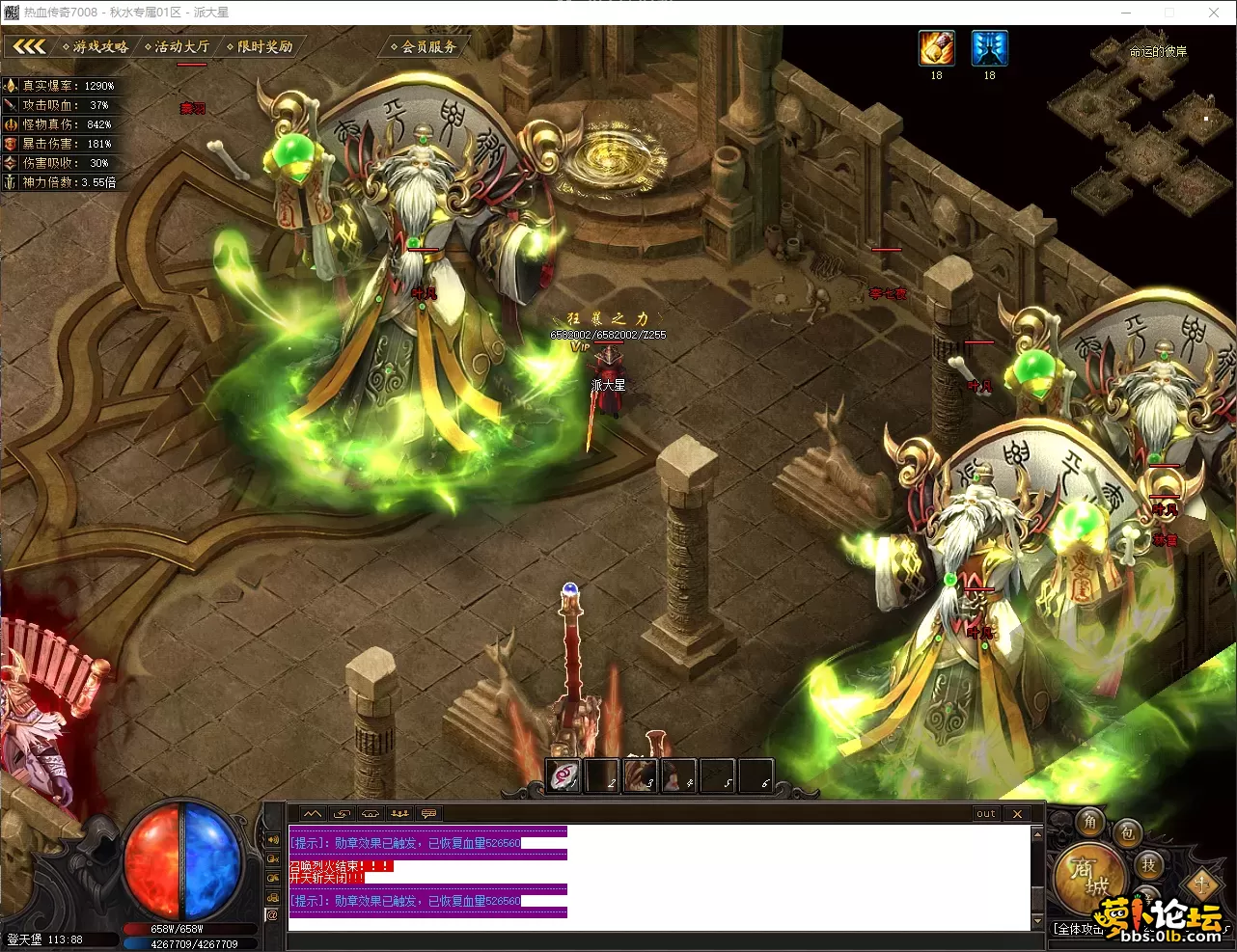Screen dimensions: 1237x952
Task: Toggle the @ chat channel filter
Action: point(272,915)
